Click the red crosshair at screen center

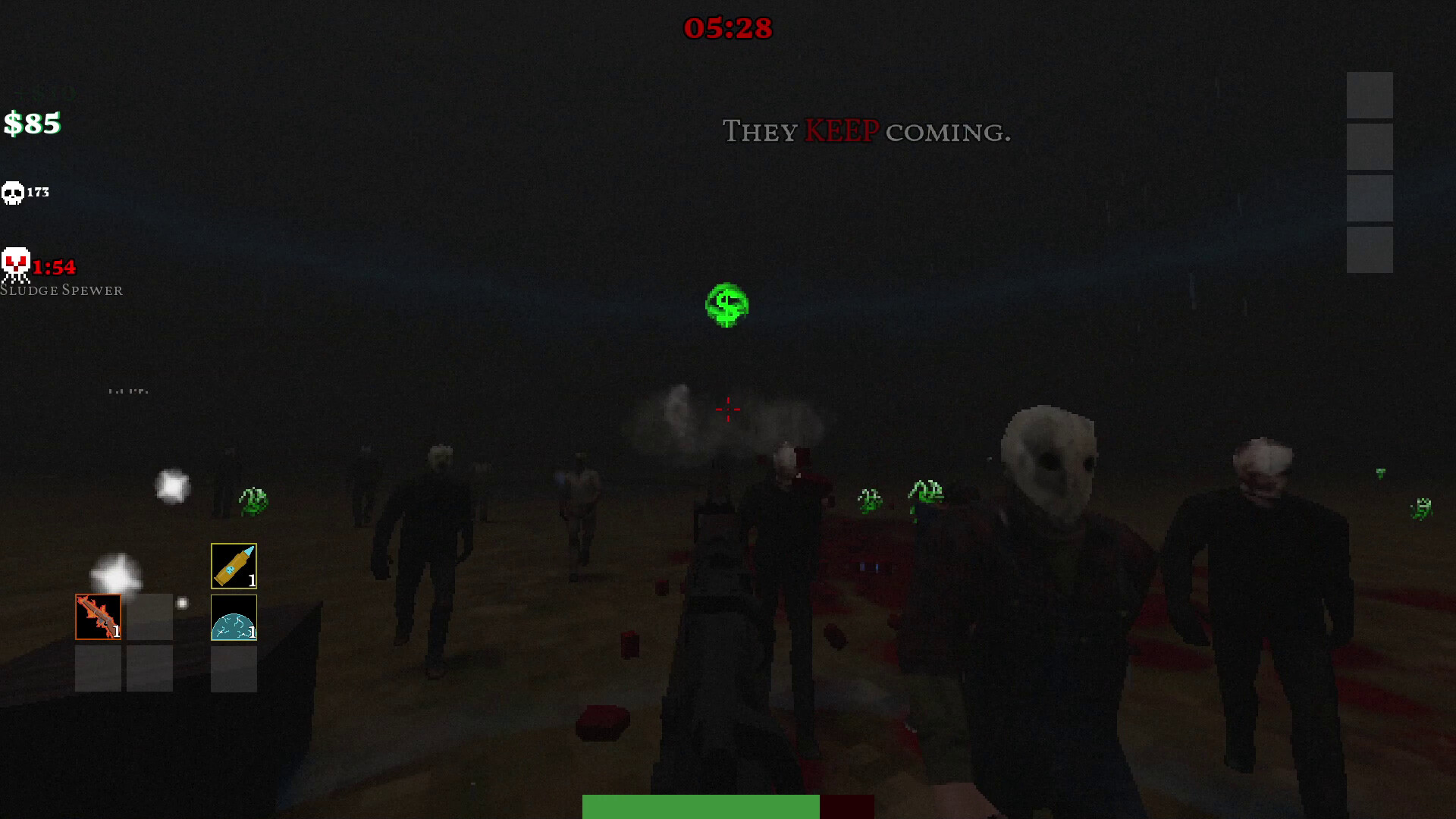click(727, 409)
